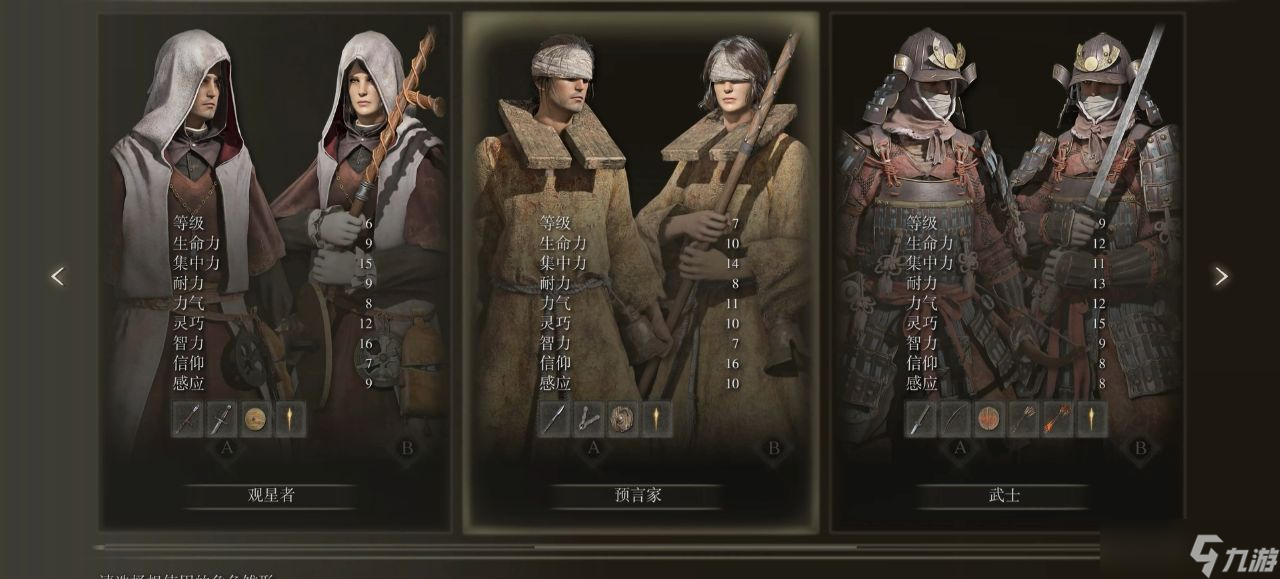Select the 武士 katana icon

(x=921, y=420)
